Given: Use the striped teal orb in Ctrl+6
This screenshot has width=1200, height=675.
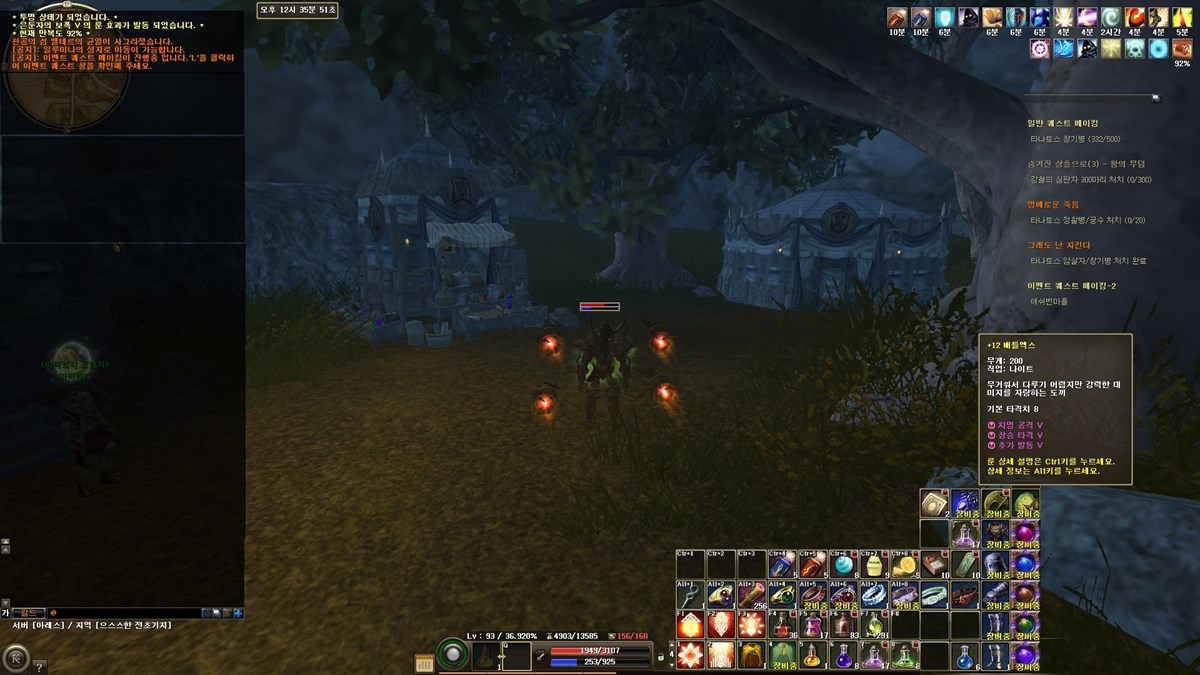Looking at the screenshot, I should coord(844,564).
